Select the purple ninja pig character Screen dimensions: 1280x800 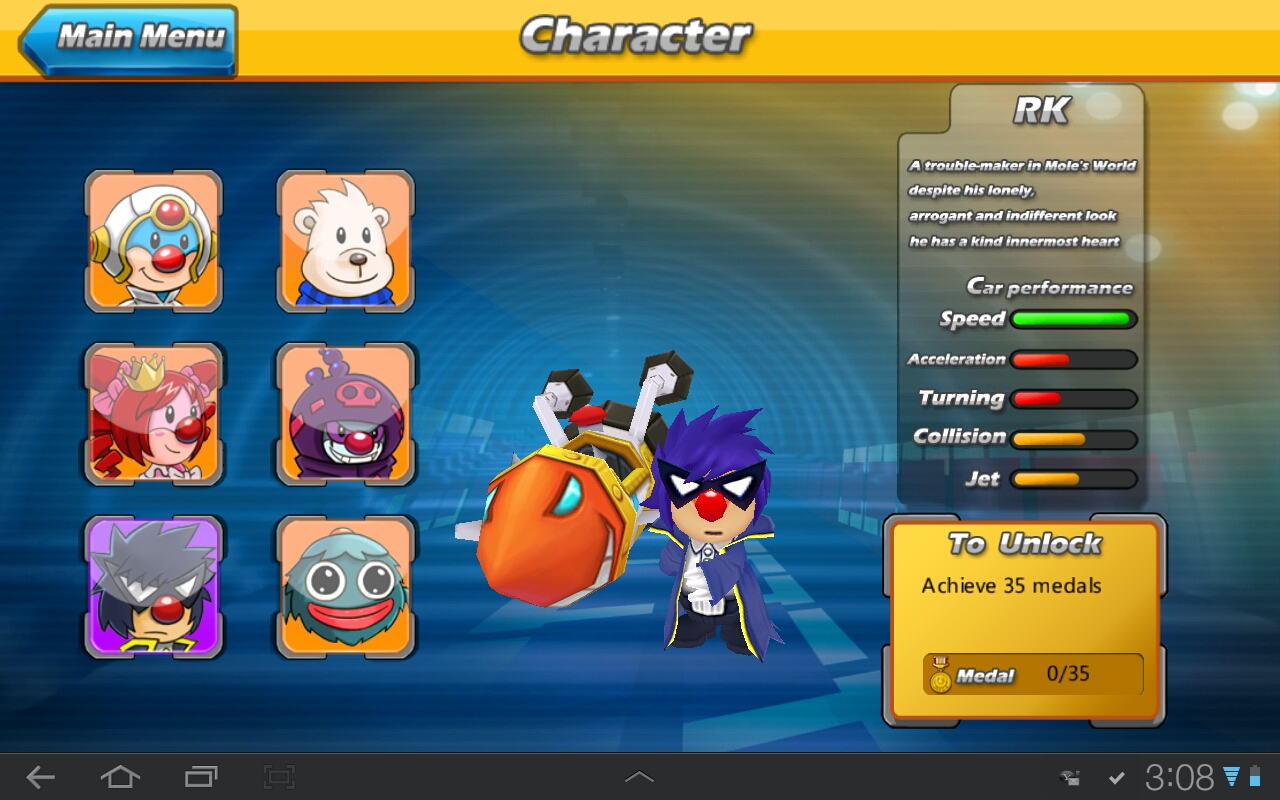point(346,414)
